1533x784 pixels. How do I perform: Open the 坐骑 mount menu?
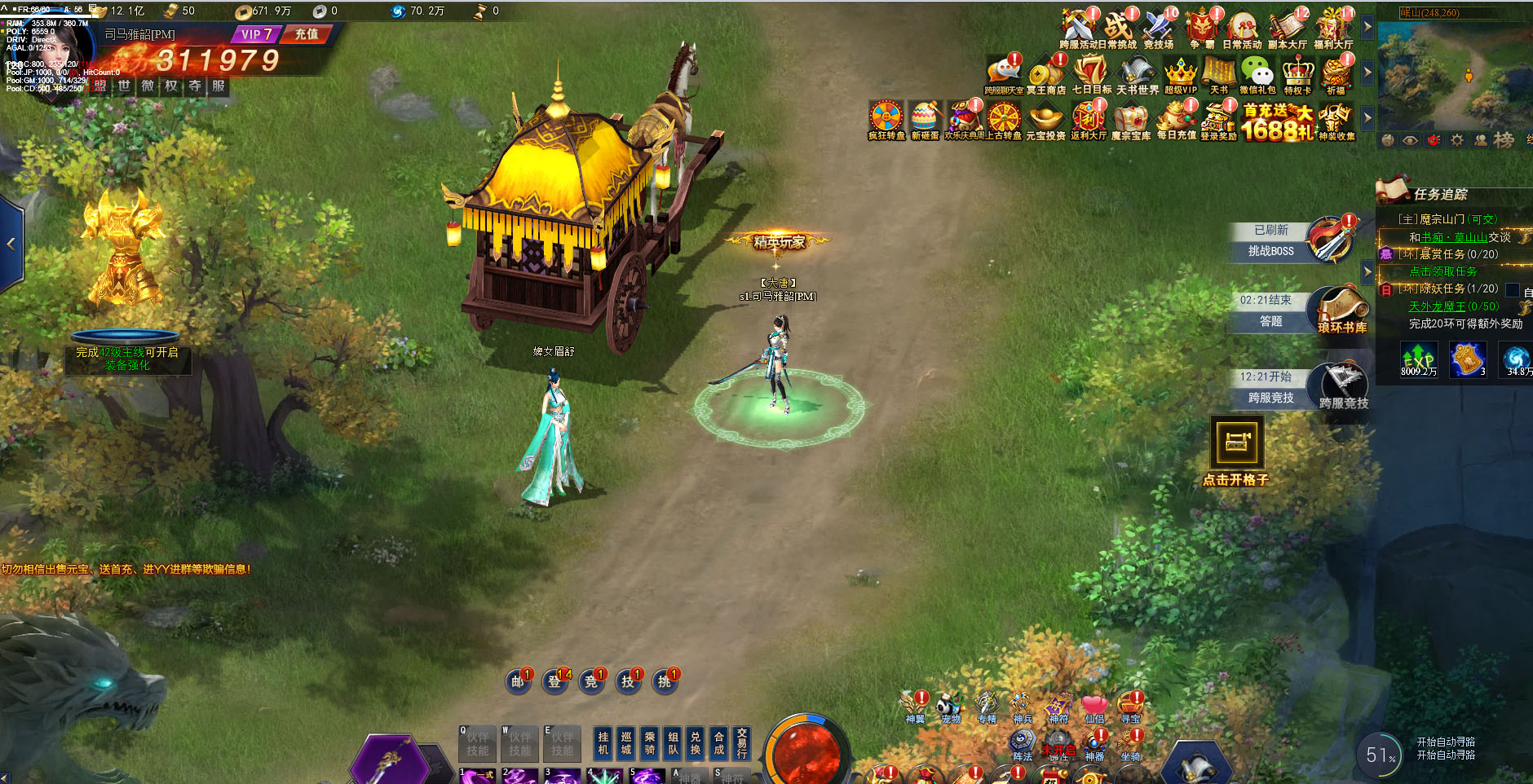(x=1130, y=745)
